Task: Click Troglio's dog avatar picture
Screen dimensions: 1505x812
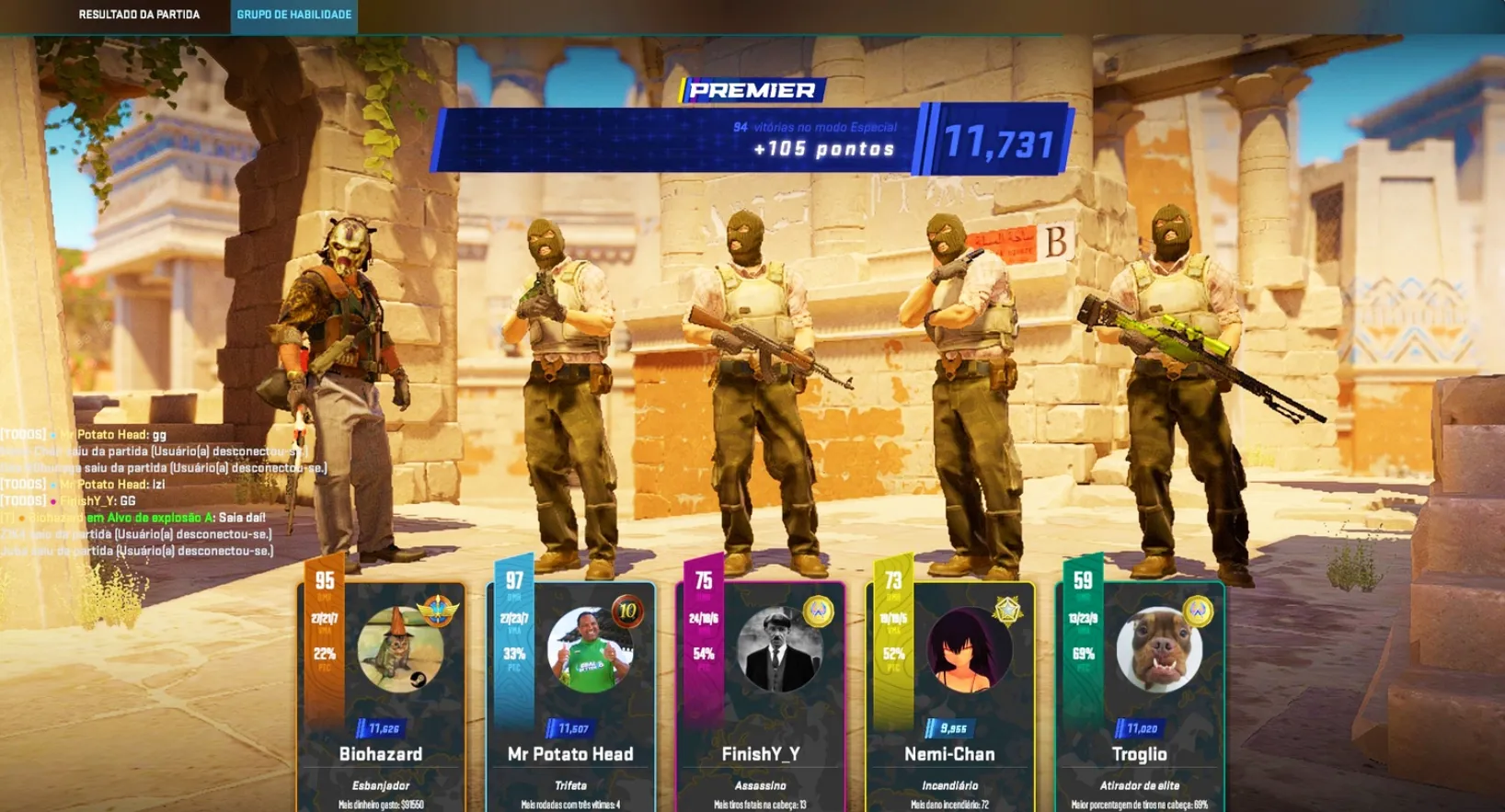Action: [x=1159, y=650]
